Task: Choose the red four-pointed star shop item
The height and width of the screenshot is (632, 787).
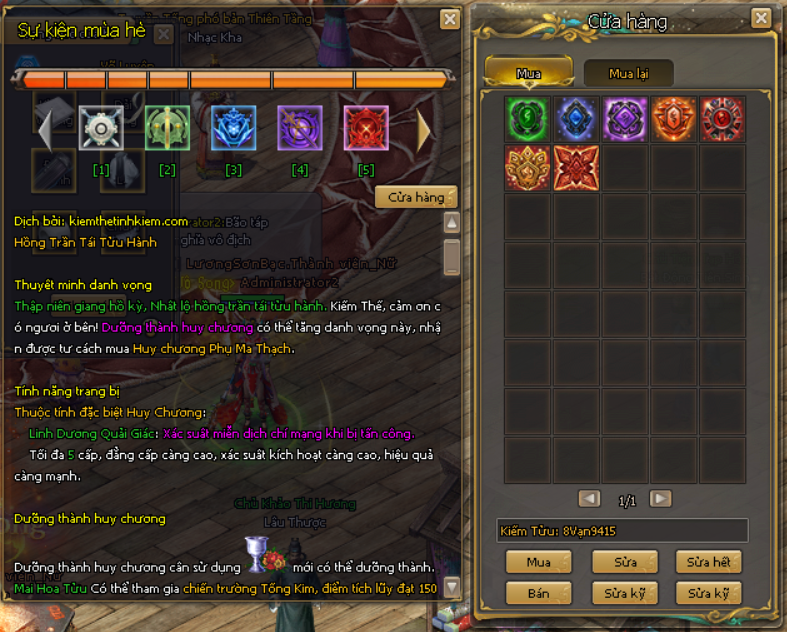Action: coord(577,168)
